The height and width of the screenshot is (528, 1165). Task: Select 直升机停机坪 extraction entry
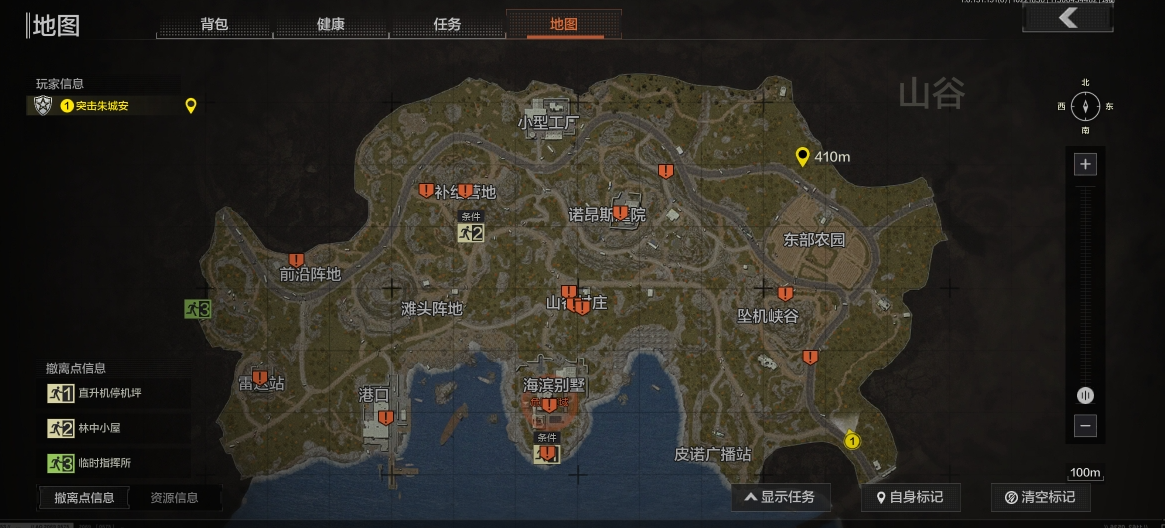(109, 393)
